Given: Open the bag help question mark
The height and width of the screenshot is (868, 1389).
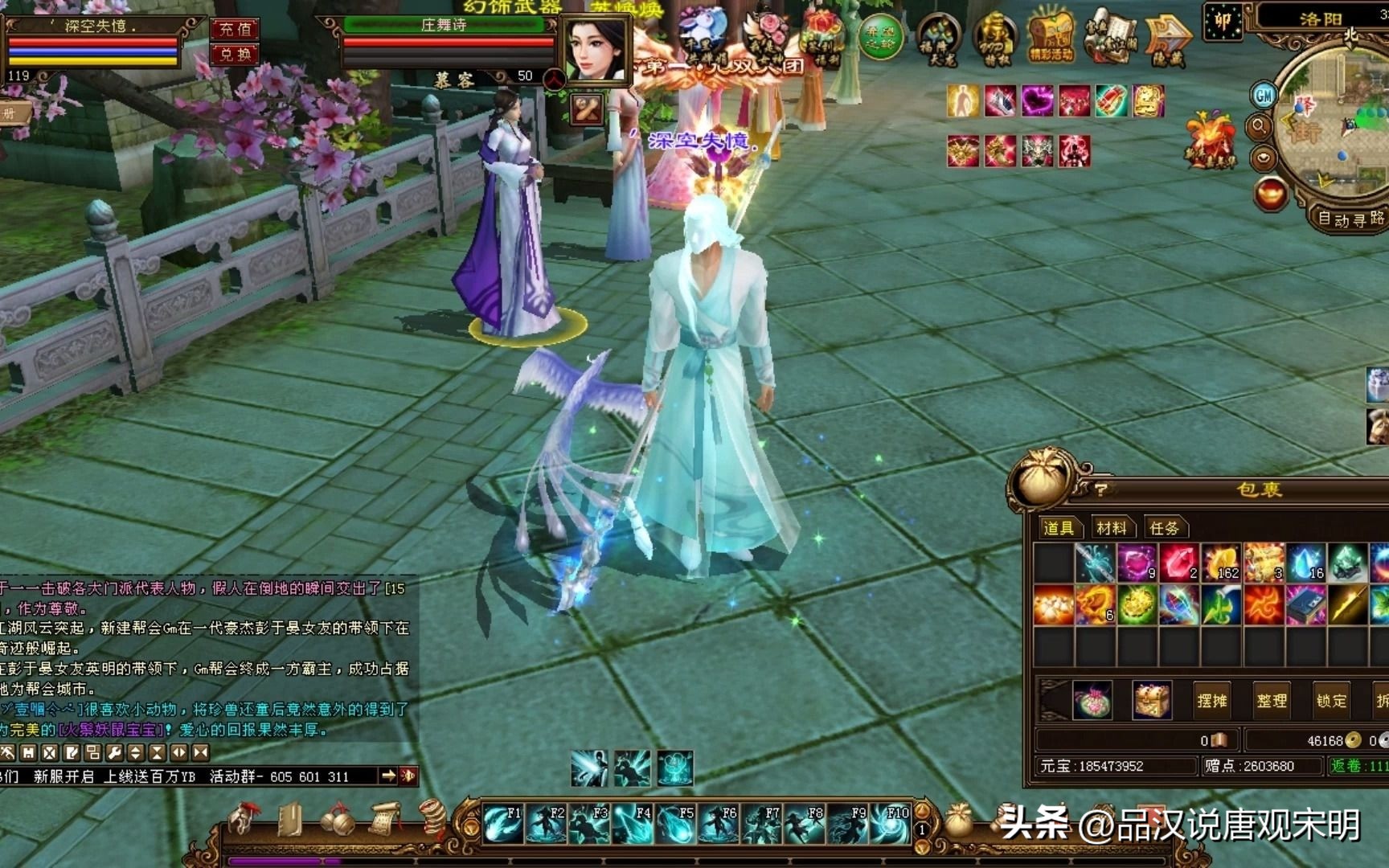Looking at the screenshot, I should click(x=1100, y=489).
